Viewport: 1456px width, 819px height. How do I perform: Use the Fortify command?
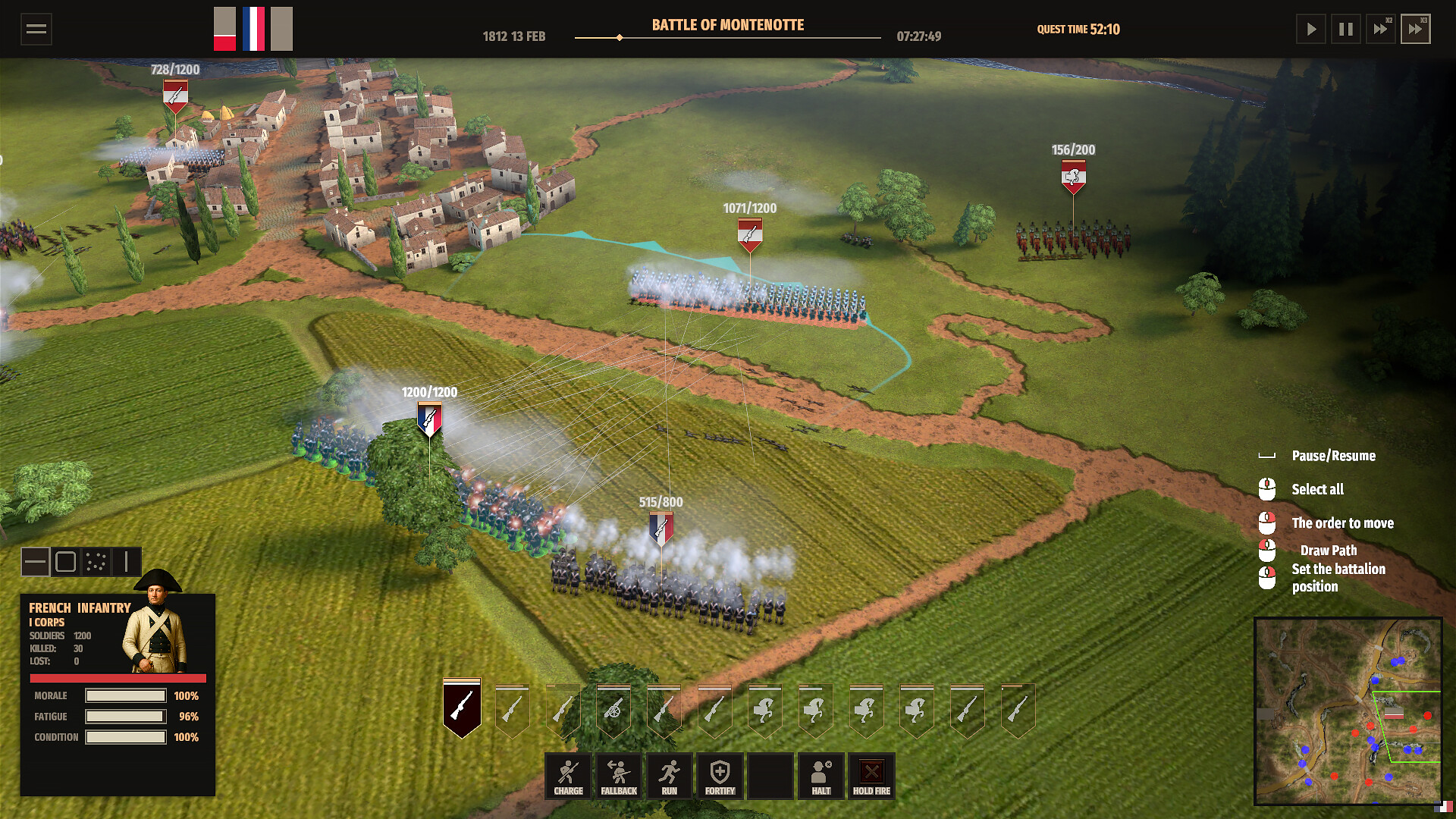(x=720, y=776)
